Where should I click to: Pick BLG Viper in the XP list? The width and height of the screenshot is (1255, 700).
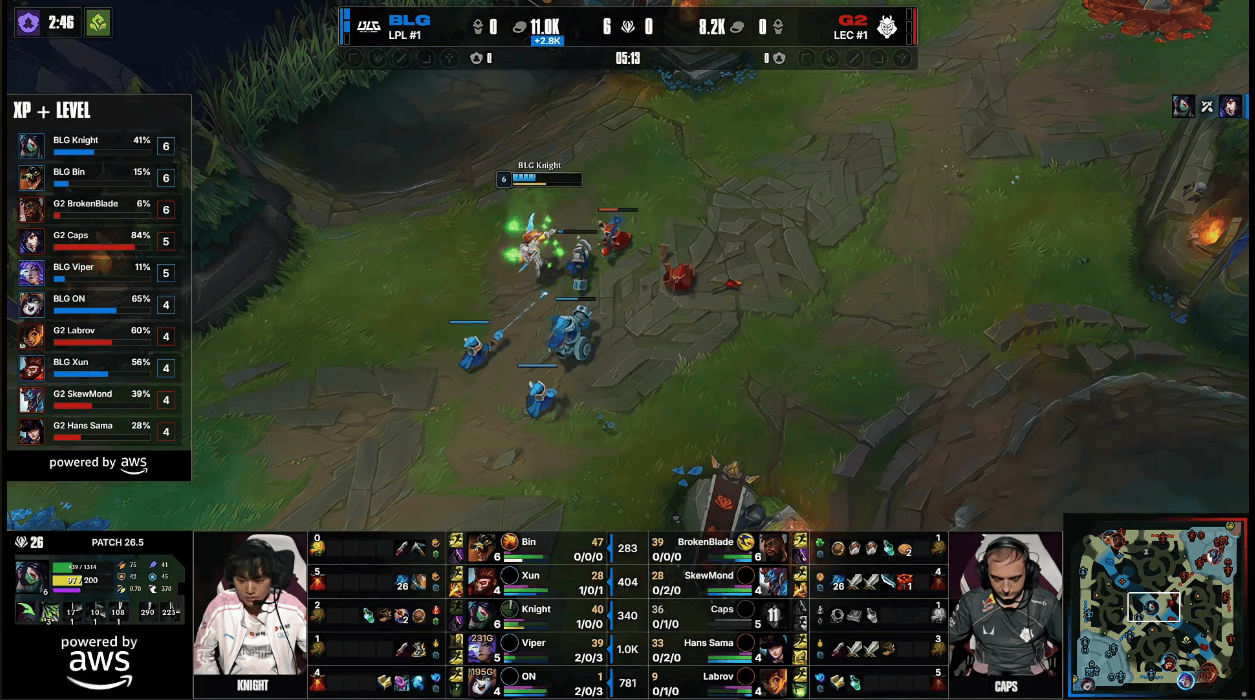(x=95, y=273)
